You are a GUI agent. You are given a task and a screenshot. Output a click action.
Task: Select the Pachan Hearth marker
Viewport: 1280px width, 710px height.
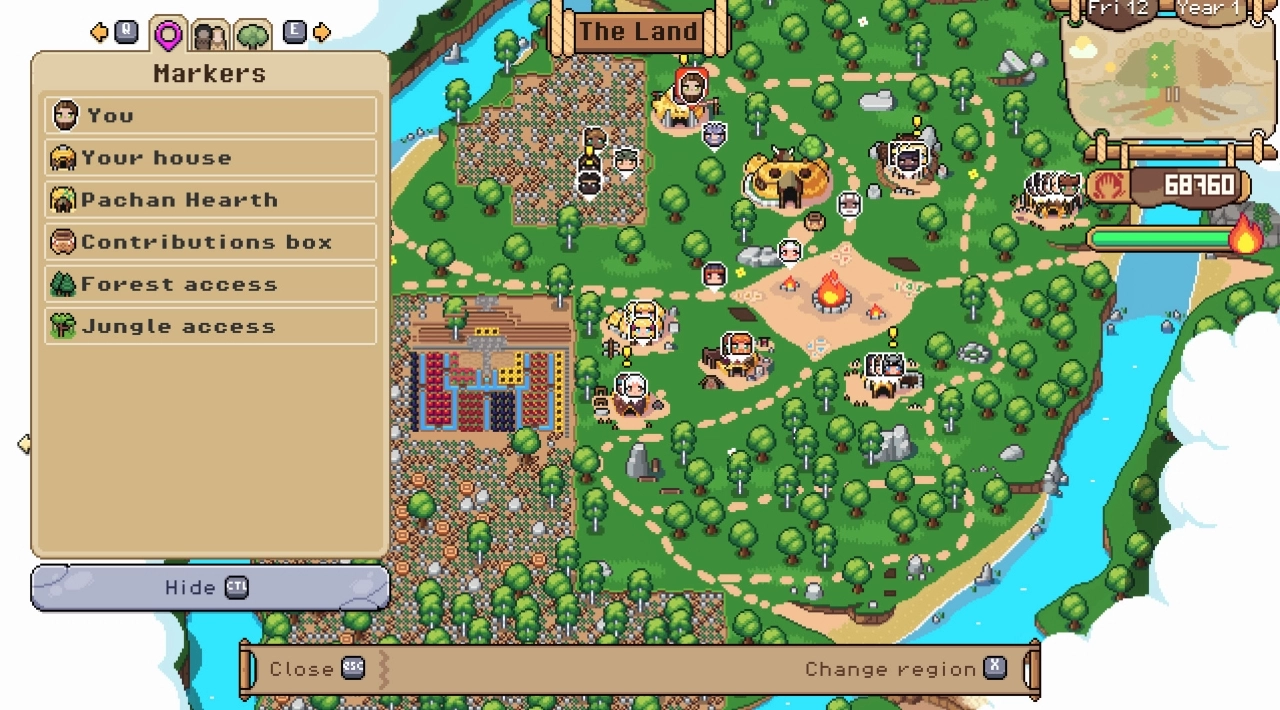[x=210, y=199]
